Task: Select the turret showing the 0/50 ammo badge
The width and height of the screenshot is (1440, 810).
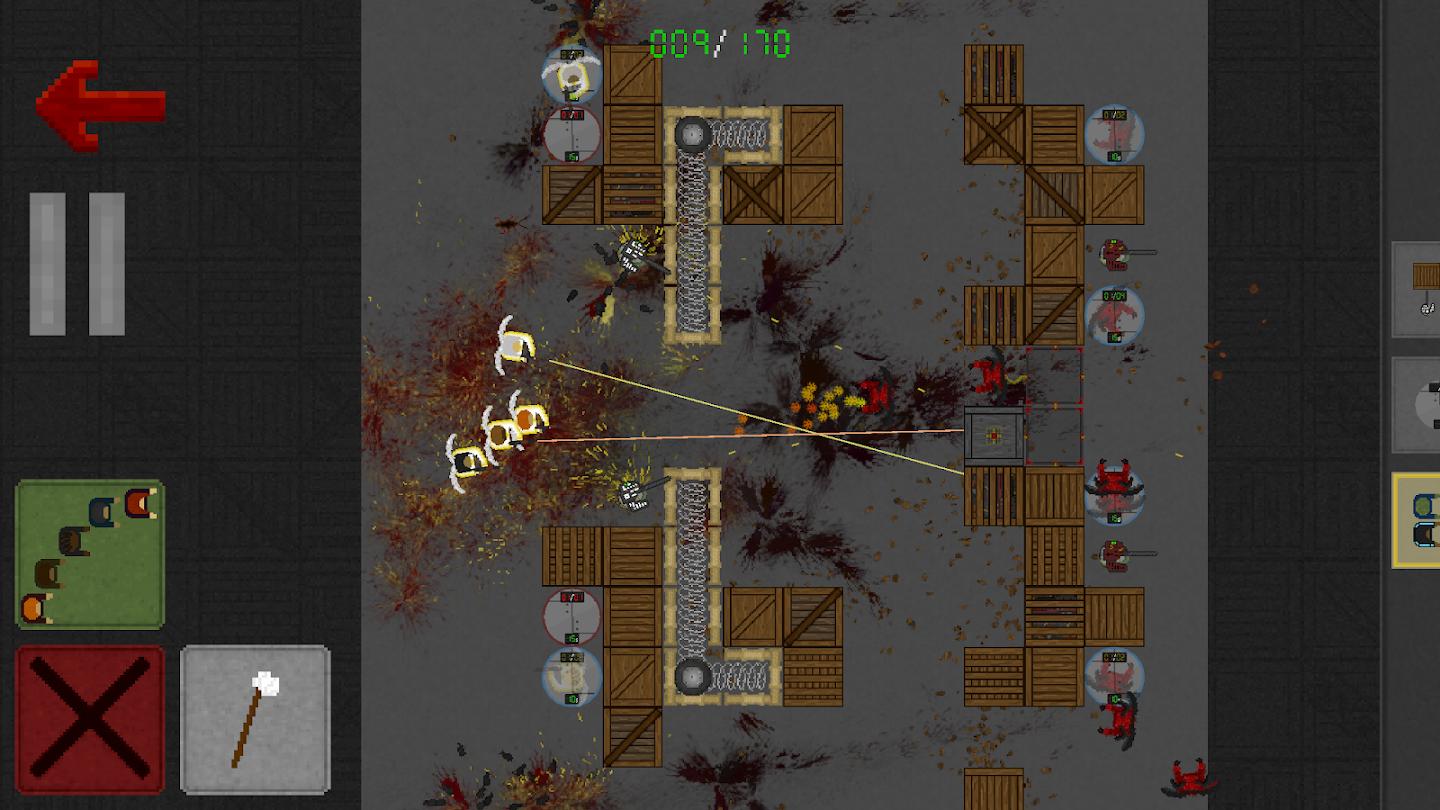Action: [572, 678]
